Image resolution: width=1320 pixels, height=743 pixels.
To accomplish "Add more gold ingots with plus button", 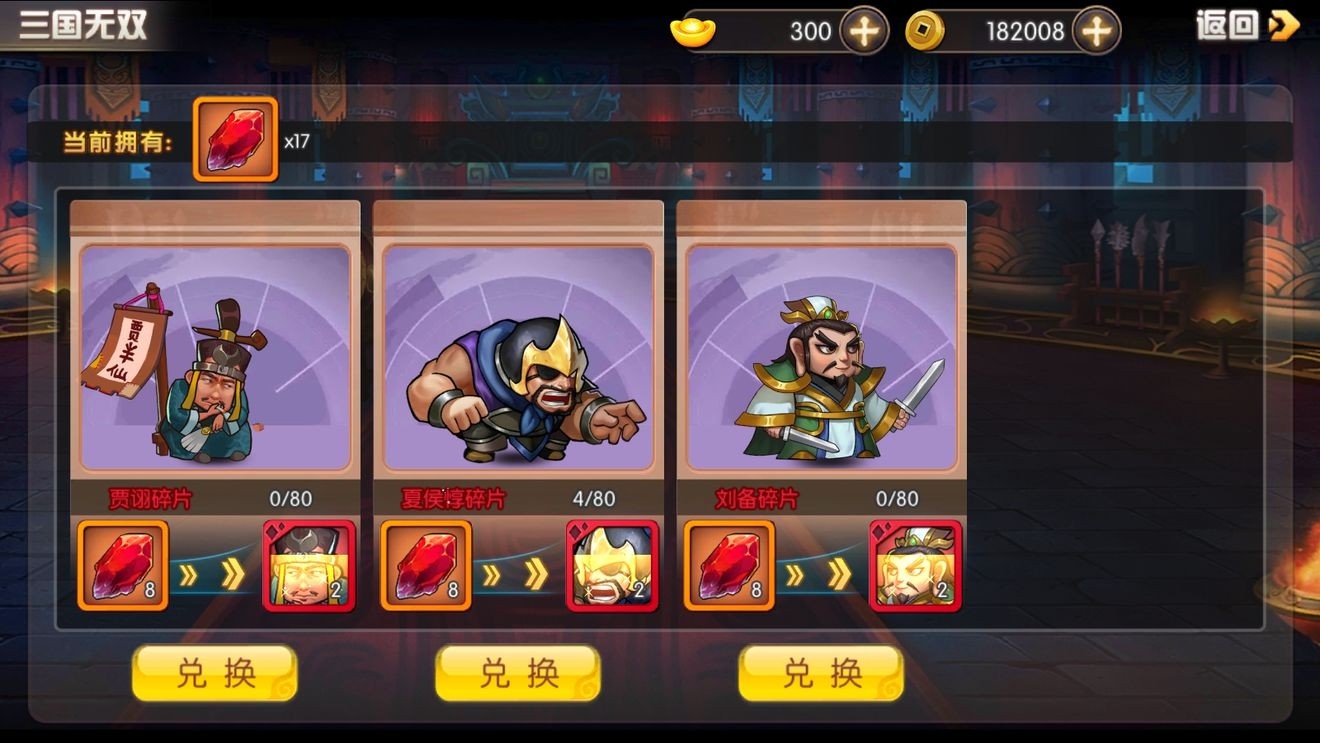I will 864,31.
